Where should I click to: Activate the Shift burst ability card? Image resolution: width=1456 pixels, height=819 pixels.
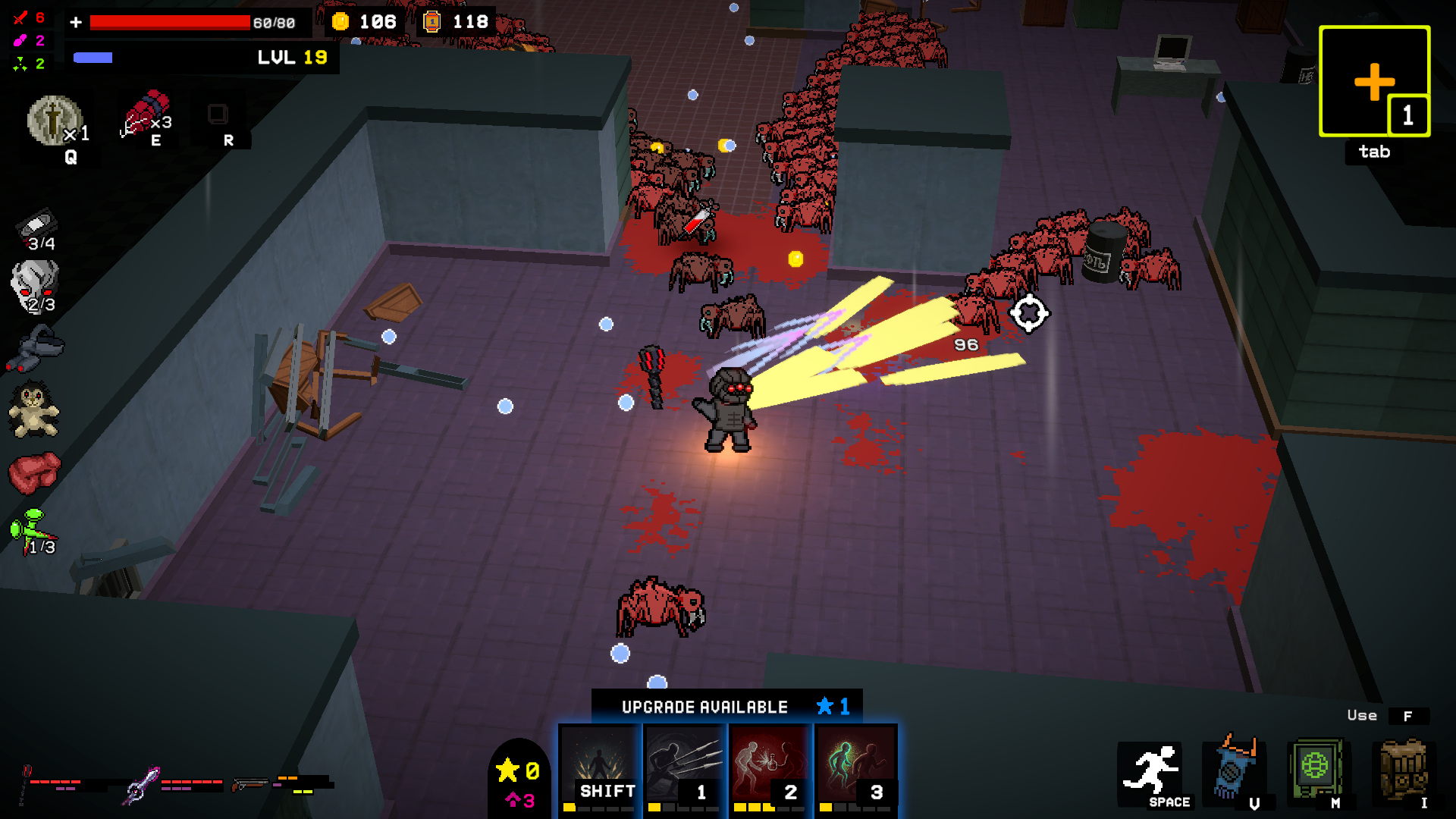[x=600, y=767]
